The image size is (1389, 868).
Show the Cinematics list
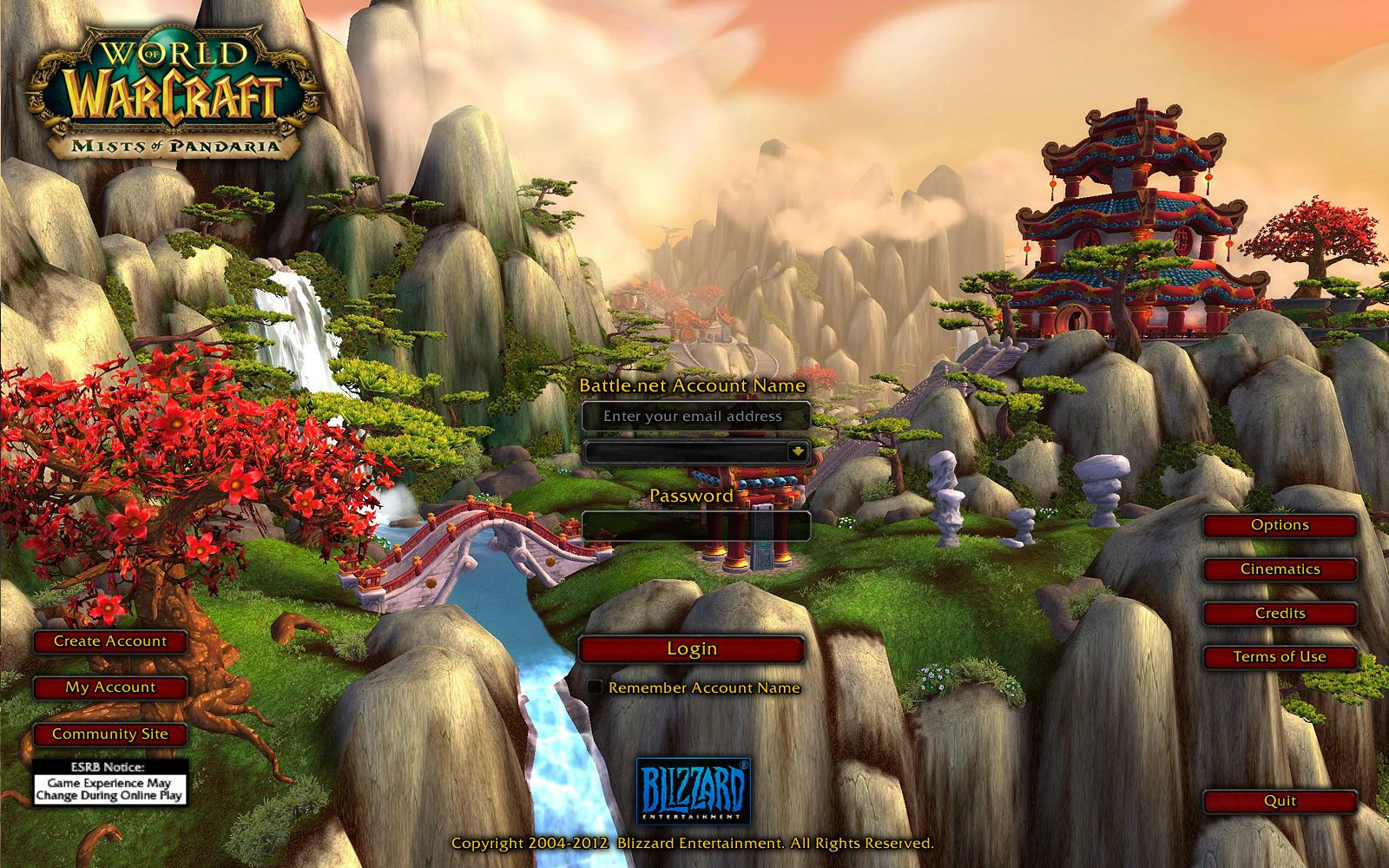coord(1280,569)
